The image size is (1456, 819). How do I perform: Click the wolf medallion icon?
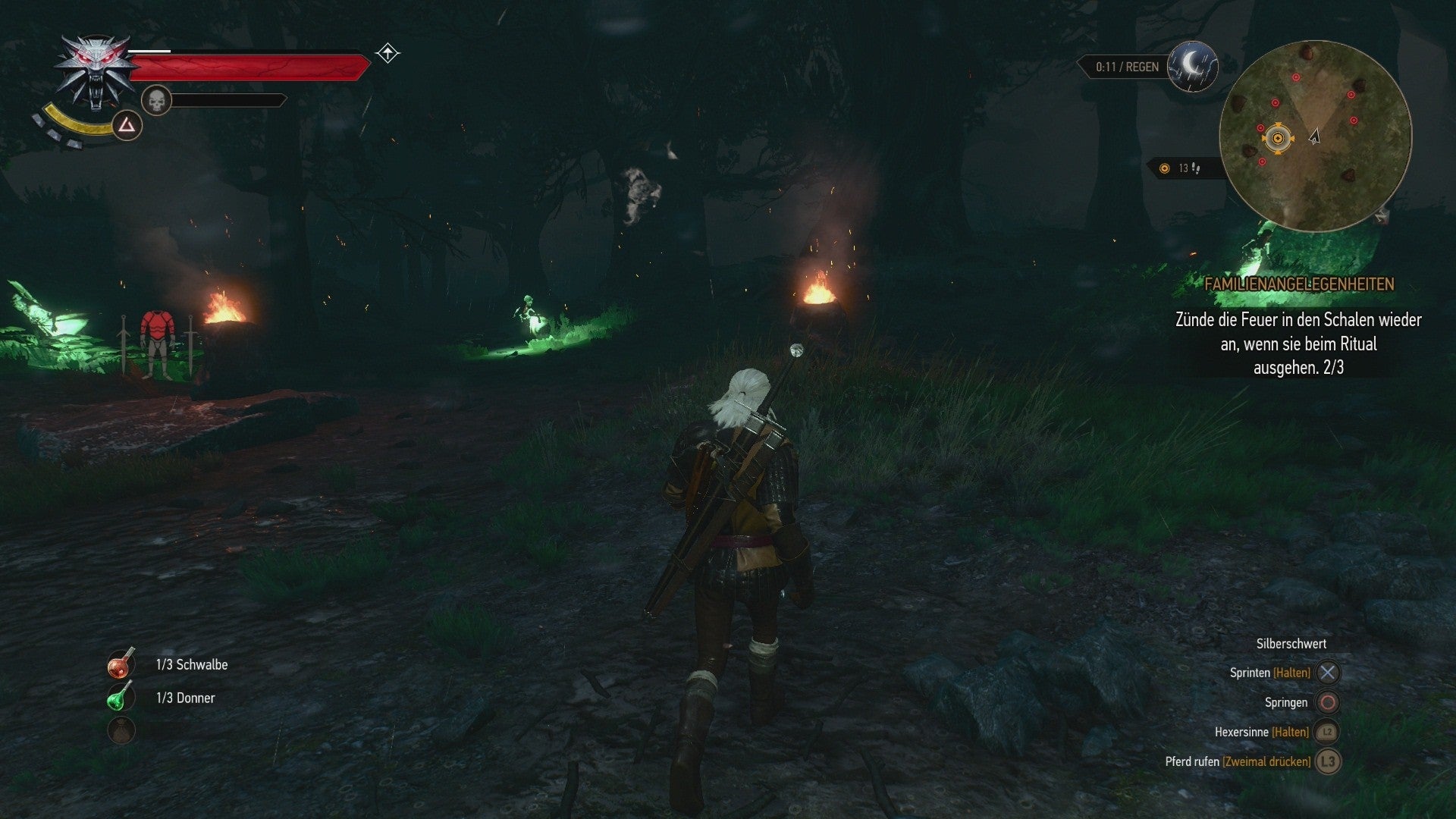pyautogui.click(x=96, y=72)
